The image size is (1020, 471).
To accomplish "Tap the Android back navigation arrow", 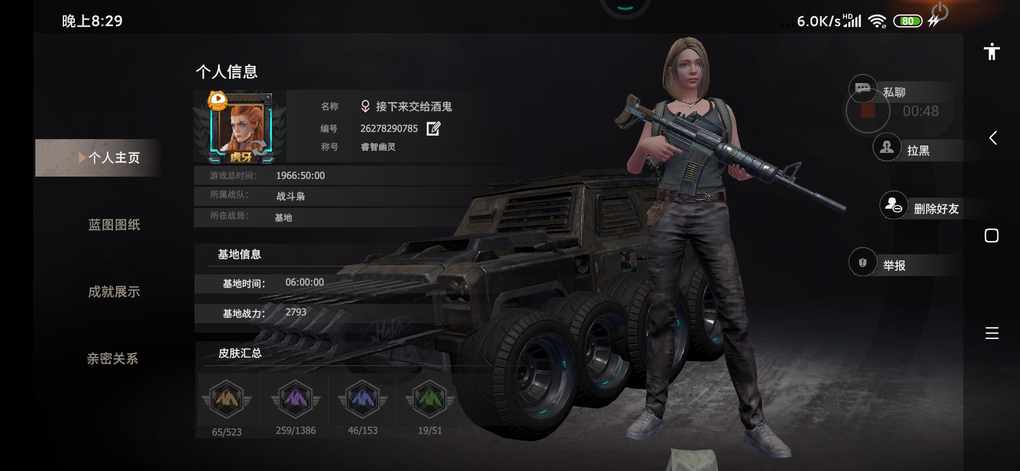I will [x=992, y=138].
